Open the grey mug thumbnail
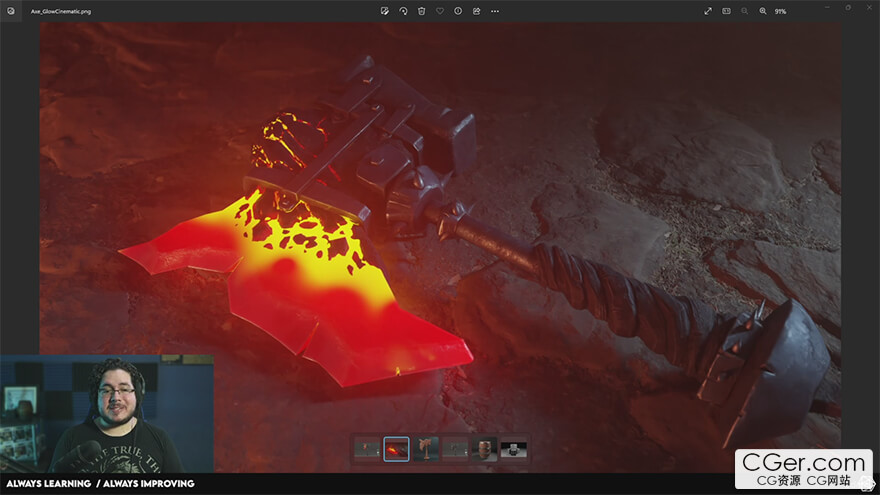This screenshot has width=880, height=495. [x=514, y=449]
